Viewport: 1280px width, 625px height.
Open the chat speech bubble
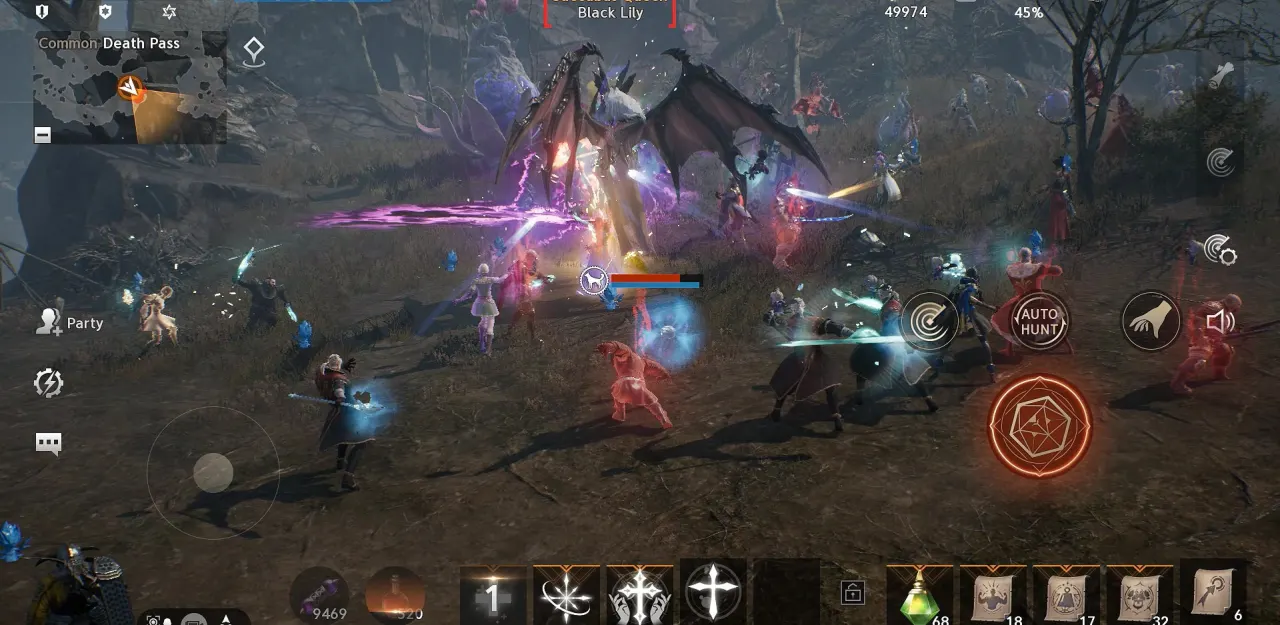(x=48, y=444)
